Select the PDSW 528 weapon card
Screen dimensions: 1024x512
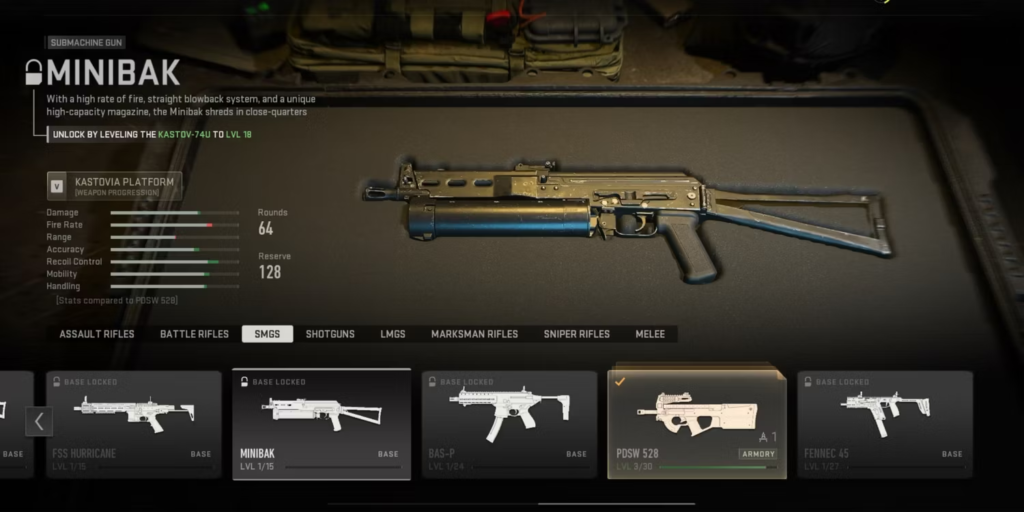[696, 424]
